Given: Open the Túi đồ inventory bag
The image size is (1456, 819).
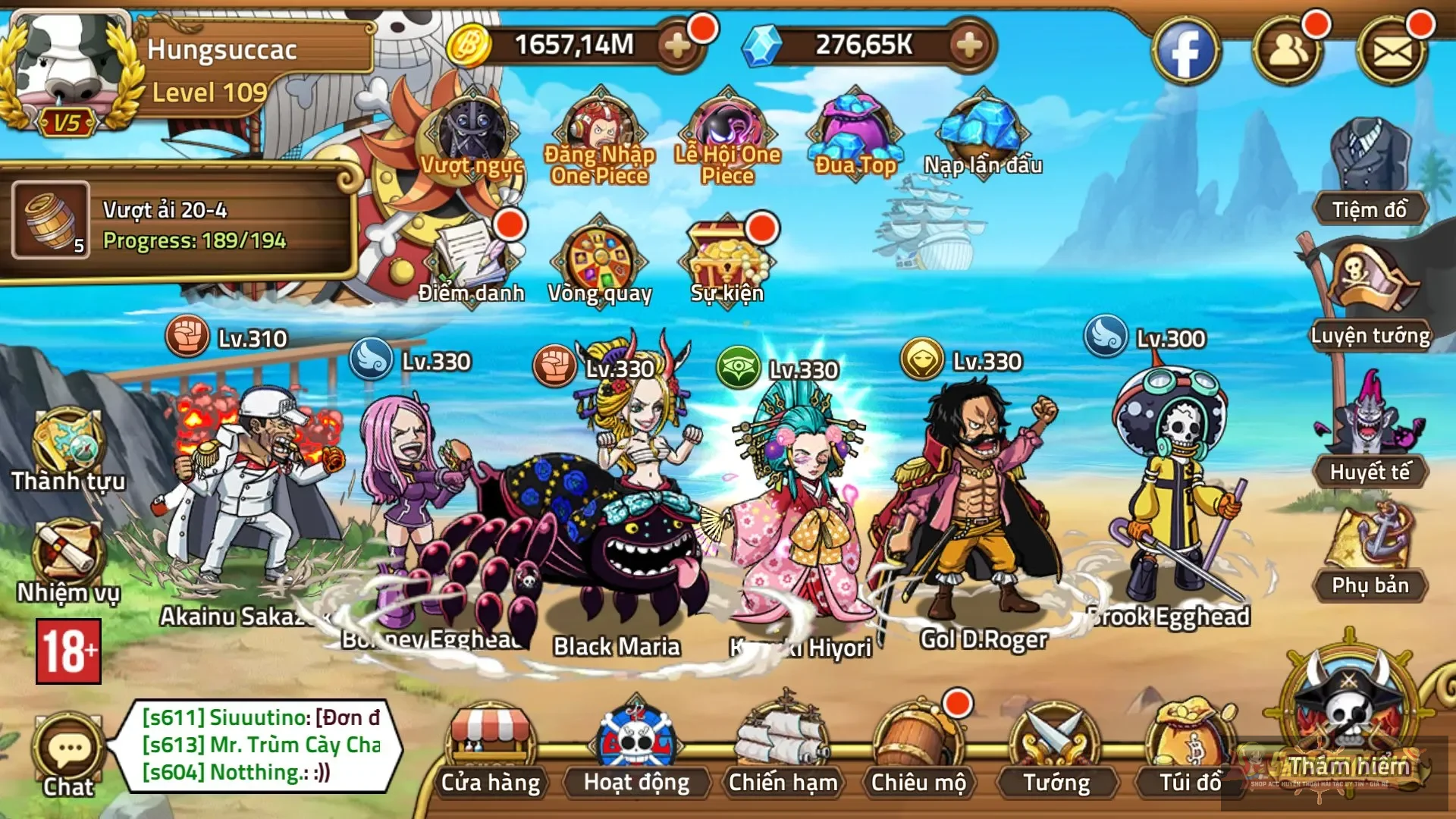Looking at the screenshot, I should point(1191,751).
